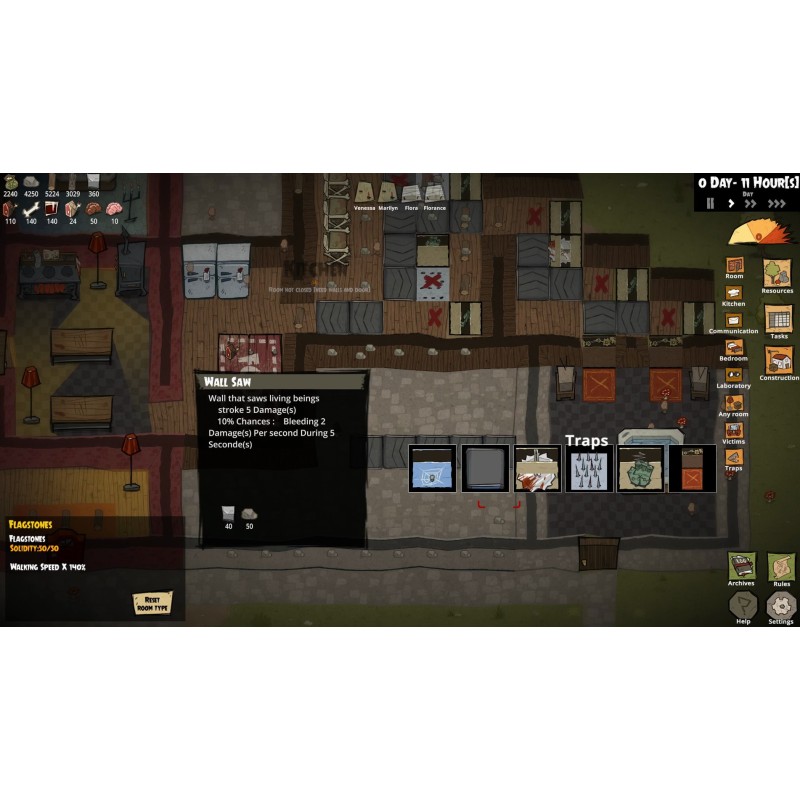Open the Help screen
Viewport: 800px width, 800px height.
tap(742, 604)
